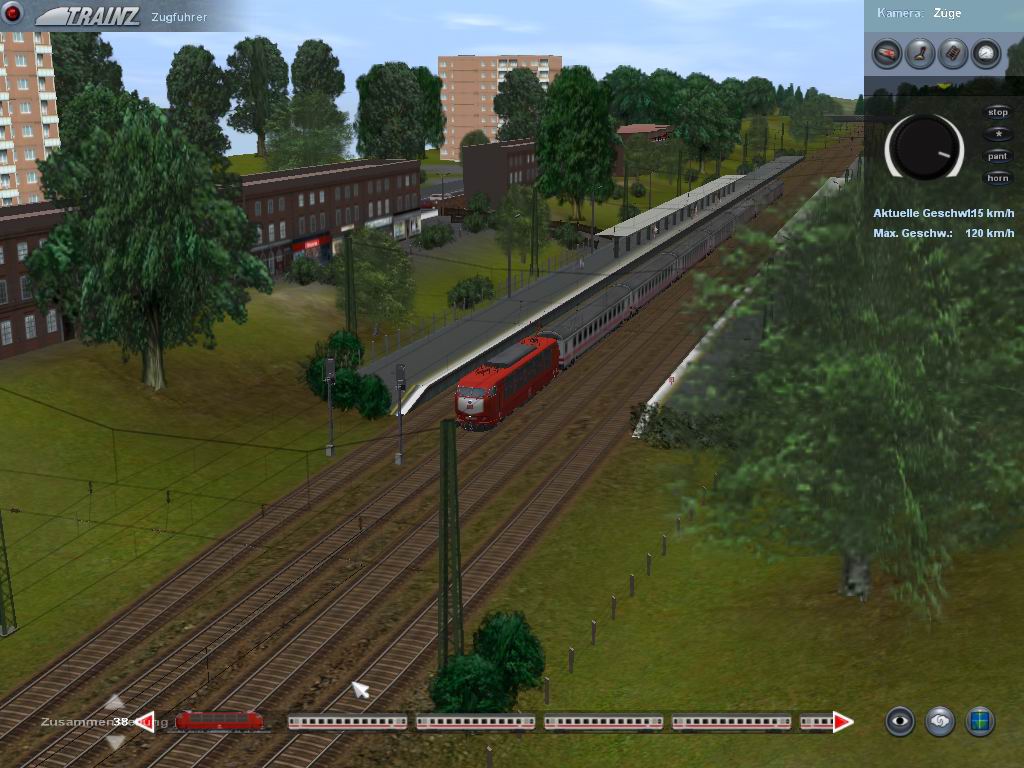Select the red locomotive in the consist bar

click(x=219, y=720)
